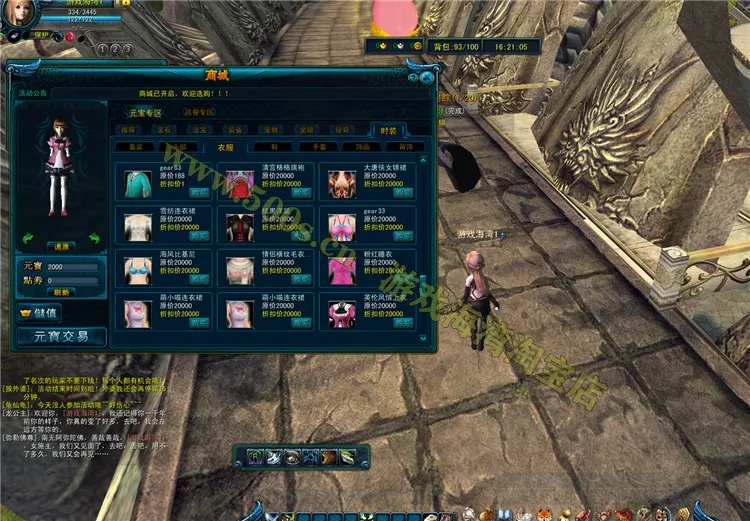Rotate character preview with right green arrow
Image resolution: width=750 pixels, height=521 pixels.
click(94, 238)
